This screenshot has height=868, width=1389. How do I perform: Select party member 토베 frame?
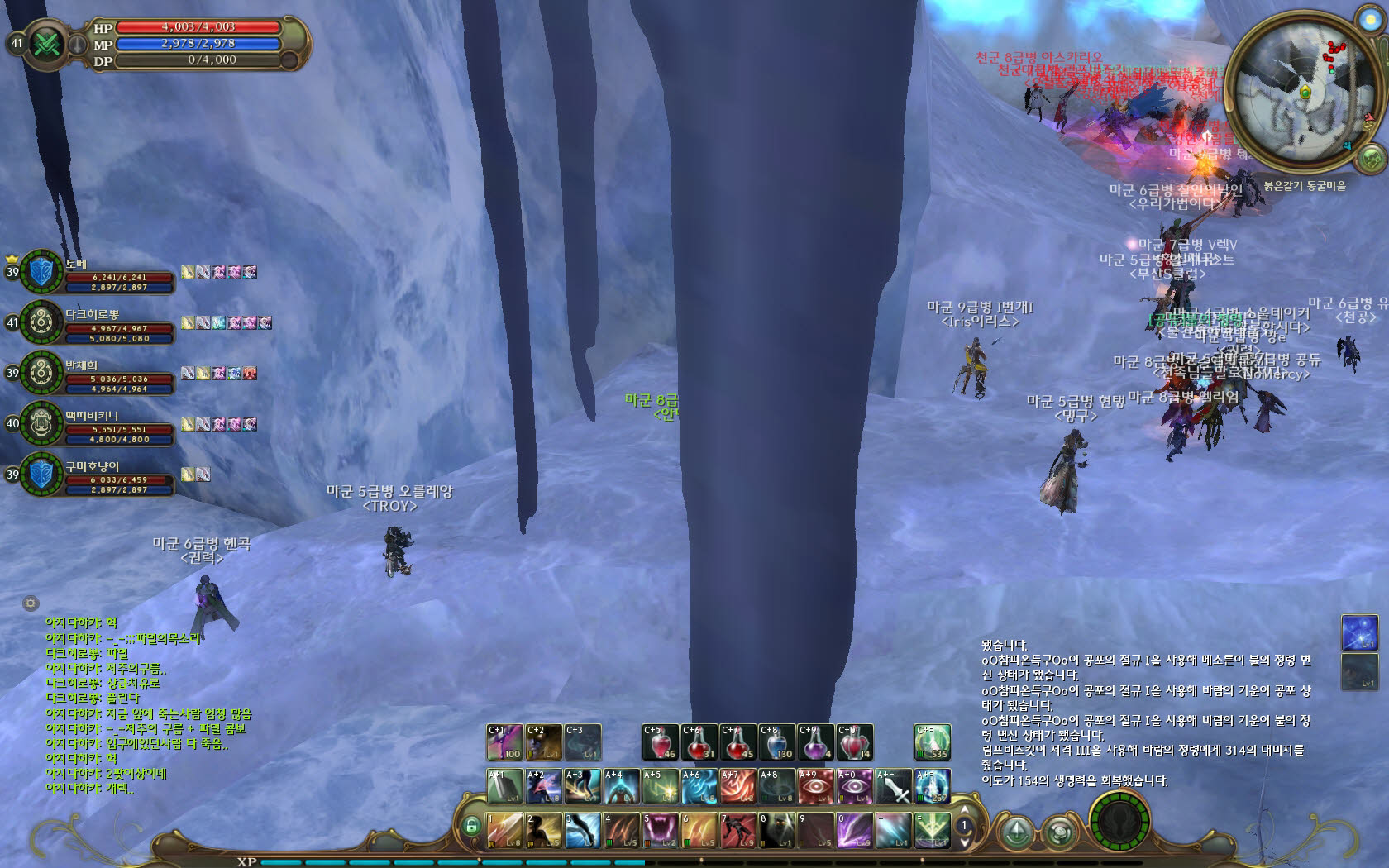(41, 271)
